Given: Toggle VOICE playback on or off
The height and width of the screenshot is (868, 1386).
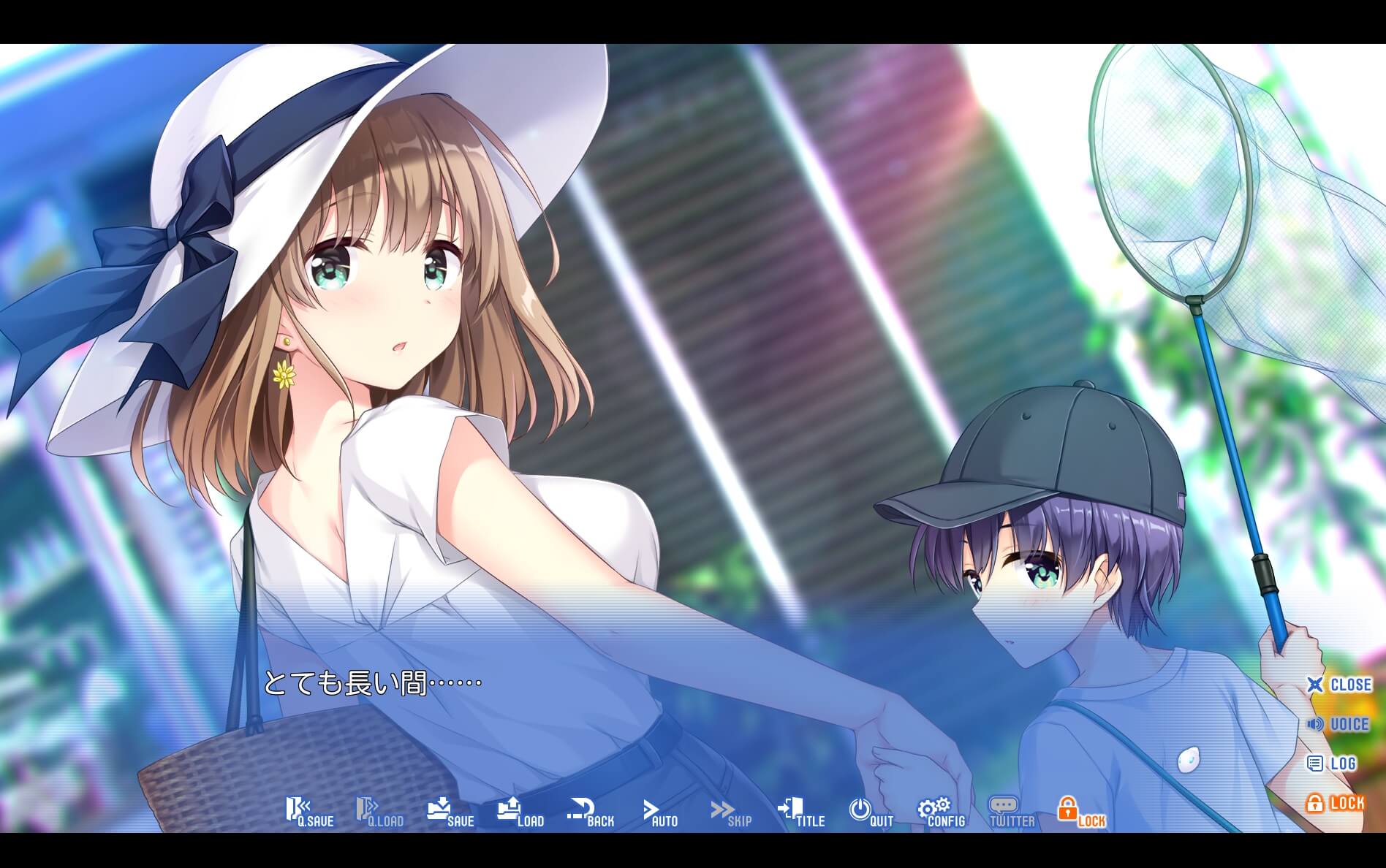Looking at the screenshot, I should coord(1342,724).
